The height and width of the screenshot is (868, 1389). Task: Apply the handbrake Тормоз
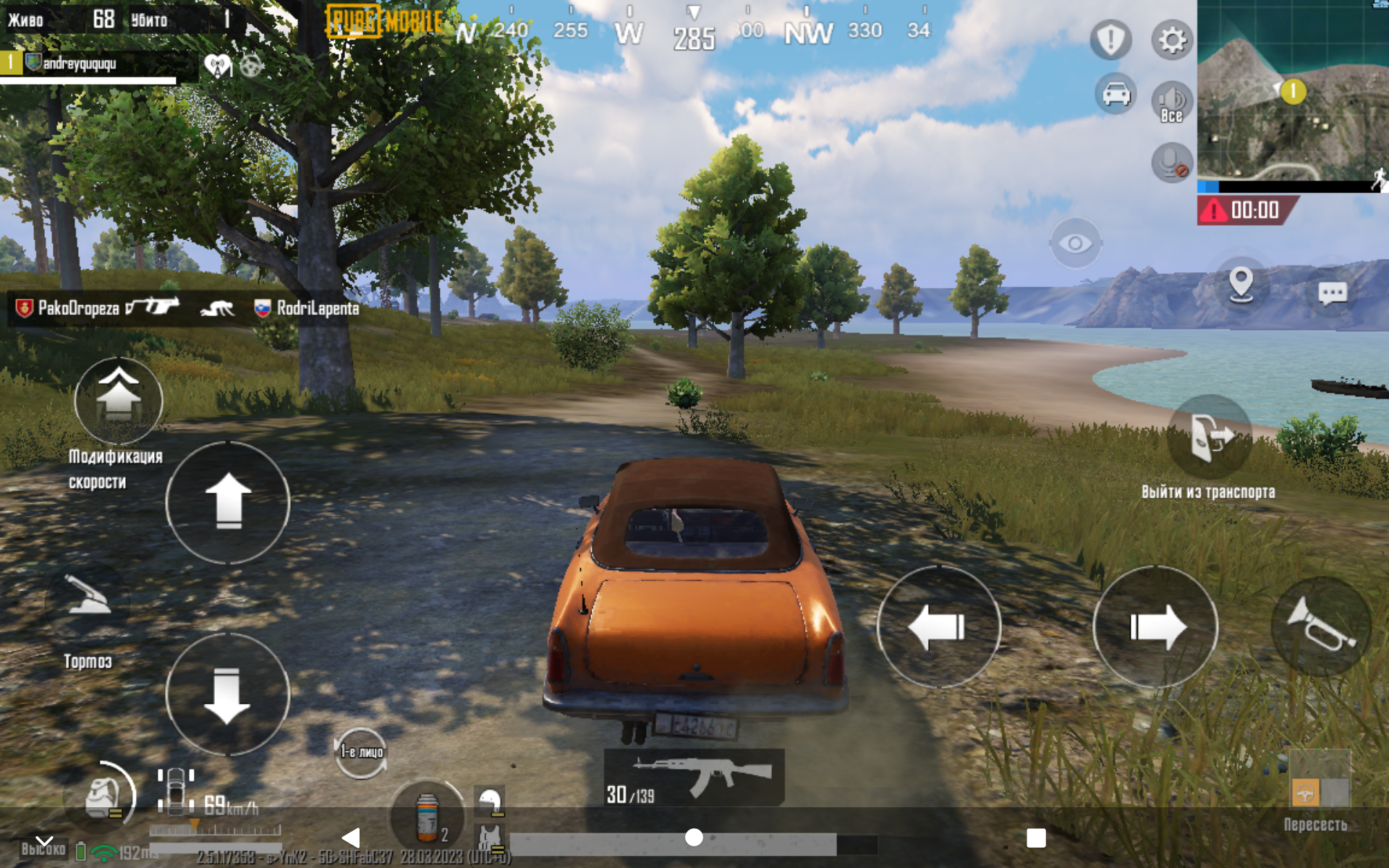88,602
